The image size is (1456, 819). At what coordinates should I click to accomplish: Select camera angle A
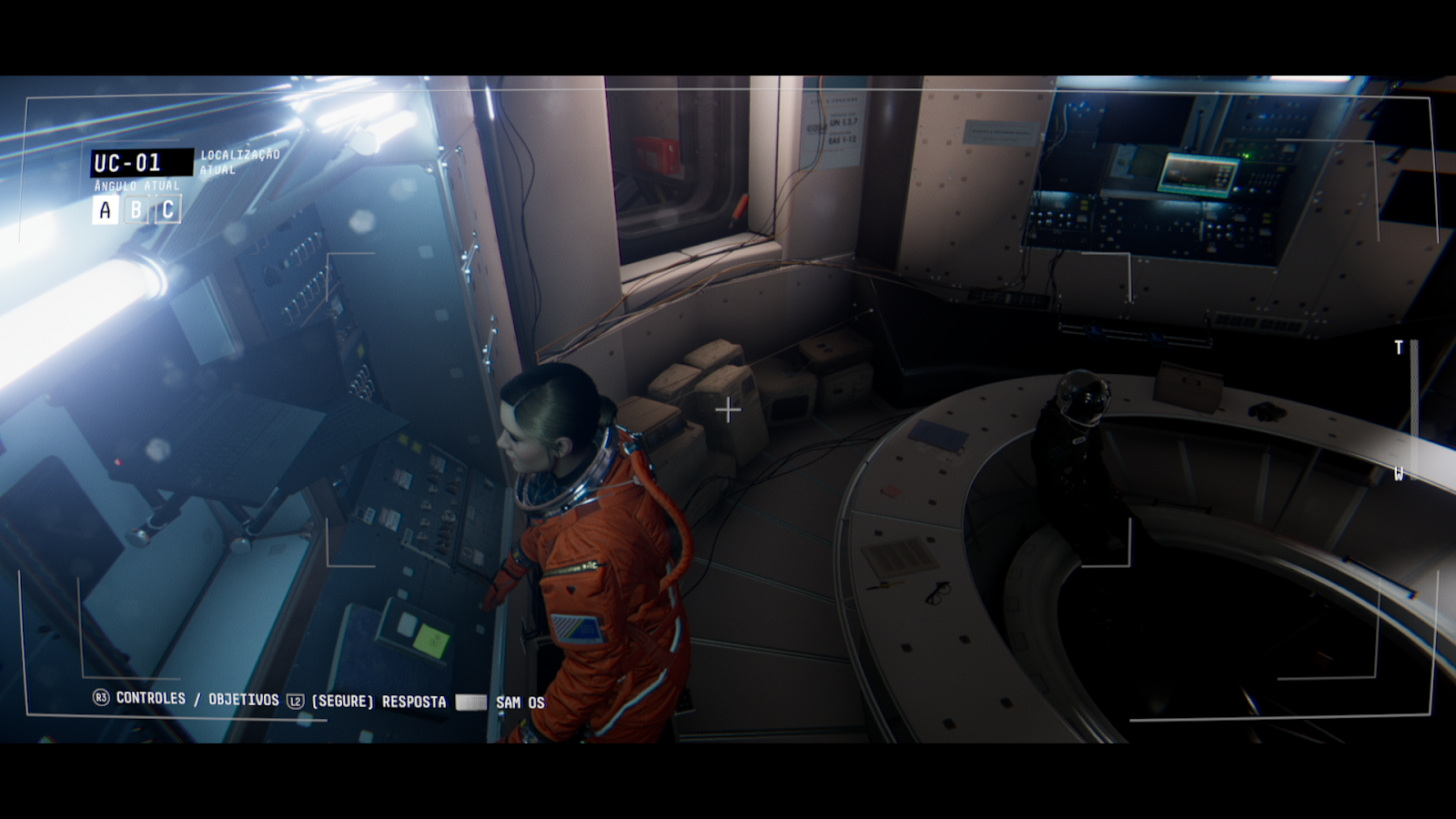tap(103, 210)
